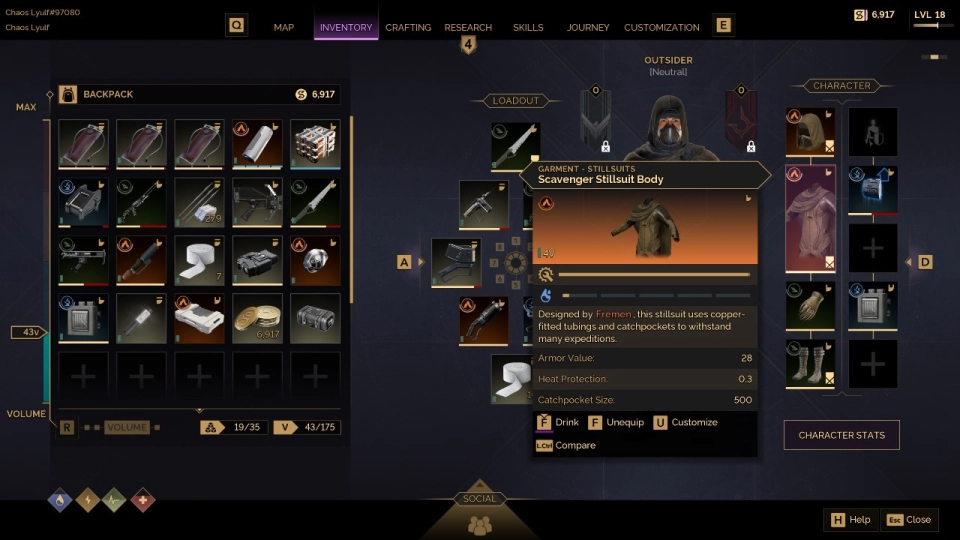Choose the binoculars item in backpack
960x540 pixels.
pos(257,261)
